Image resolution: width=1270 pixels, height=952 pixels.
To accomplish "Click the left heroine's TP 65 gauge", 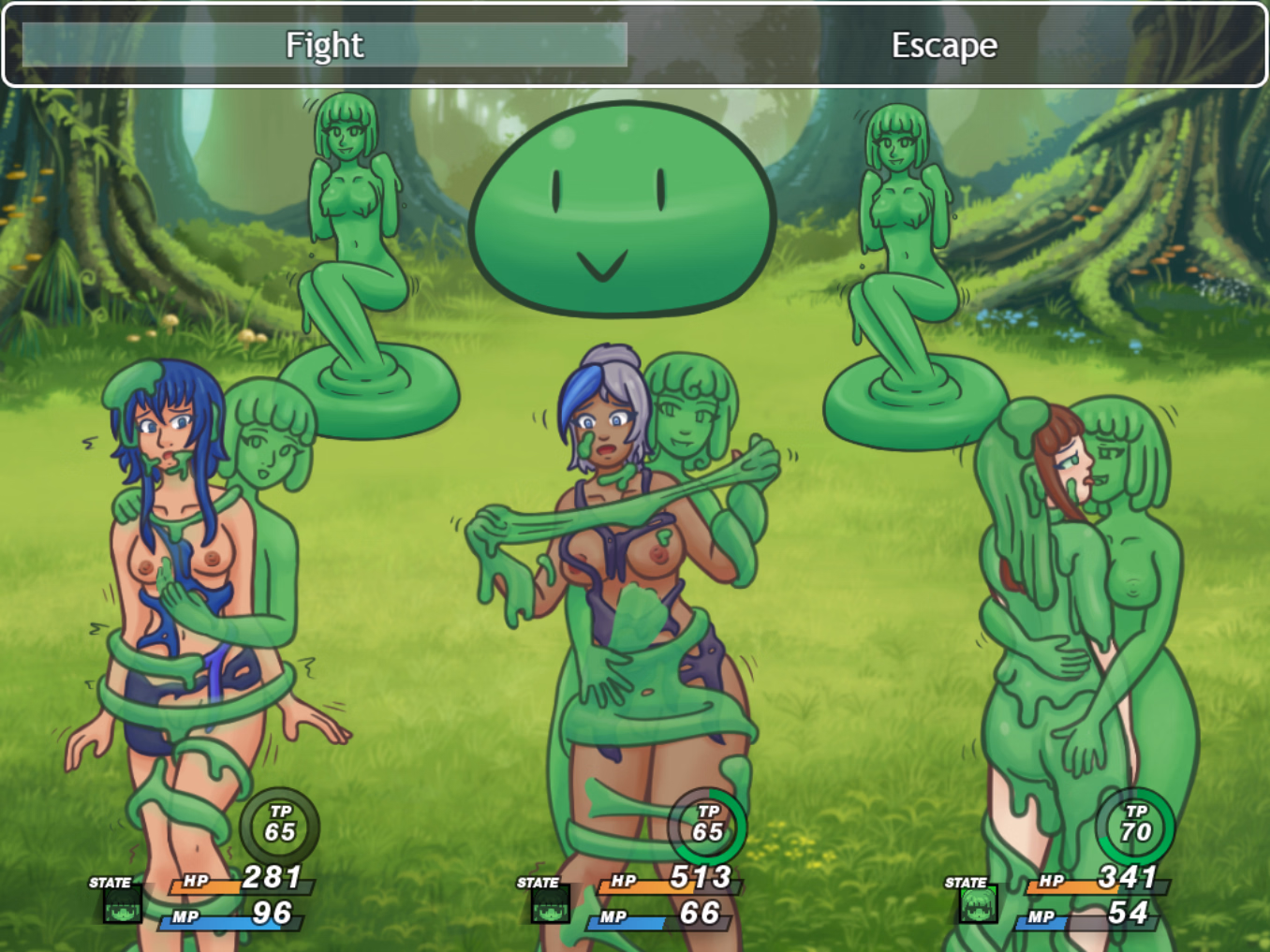I will [280, 824].
